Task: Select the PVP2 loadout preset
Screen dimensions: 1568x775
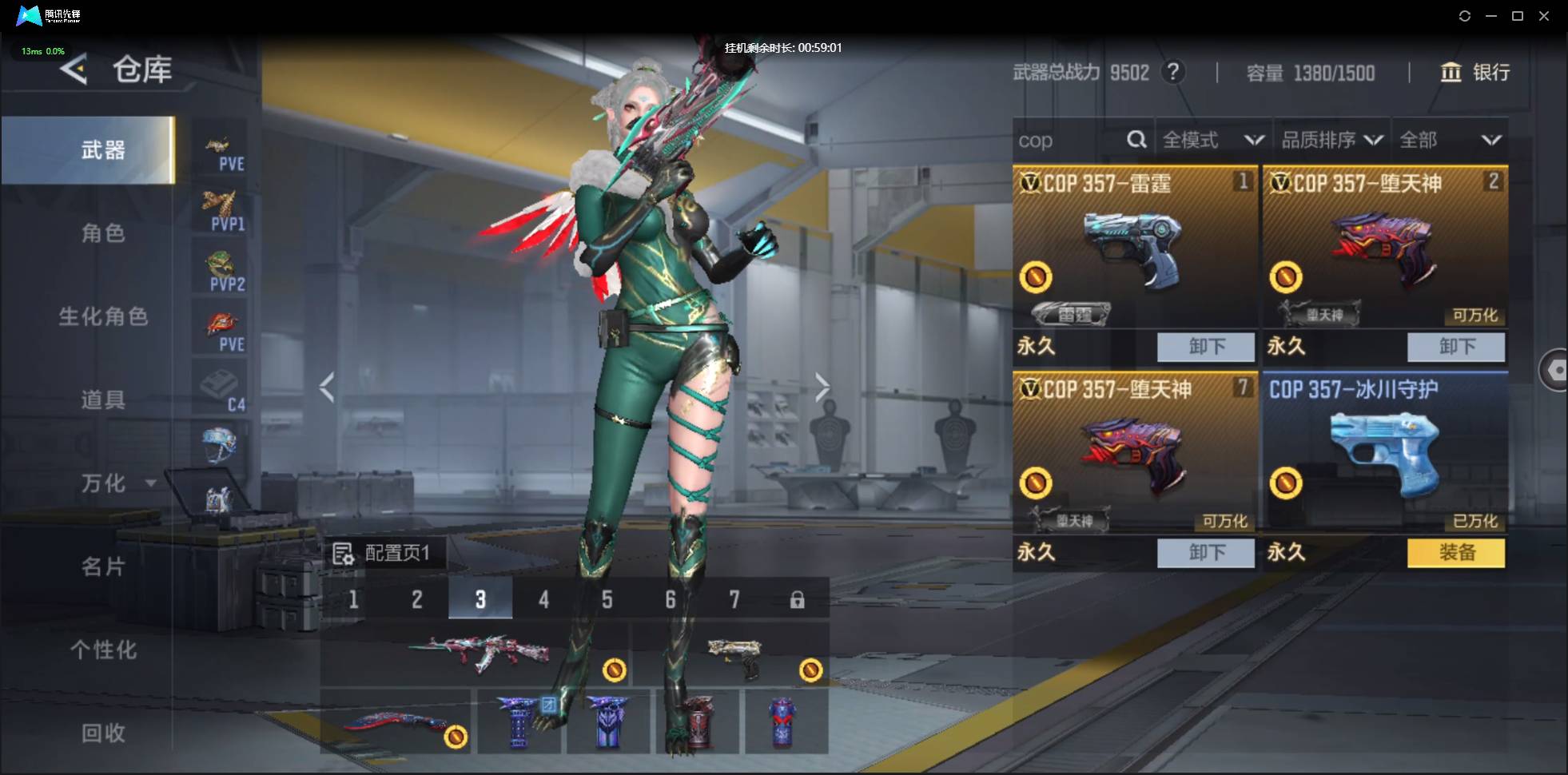Action: (221, 271)
